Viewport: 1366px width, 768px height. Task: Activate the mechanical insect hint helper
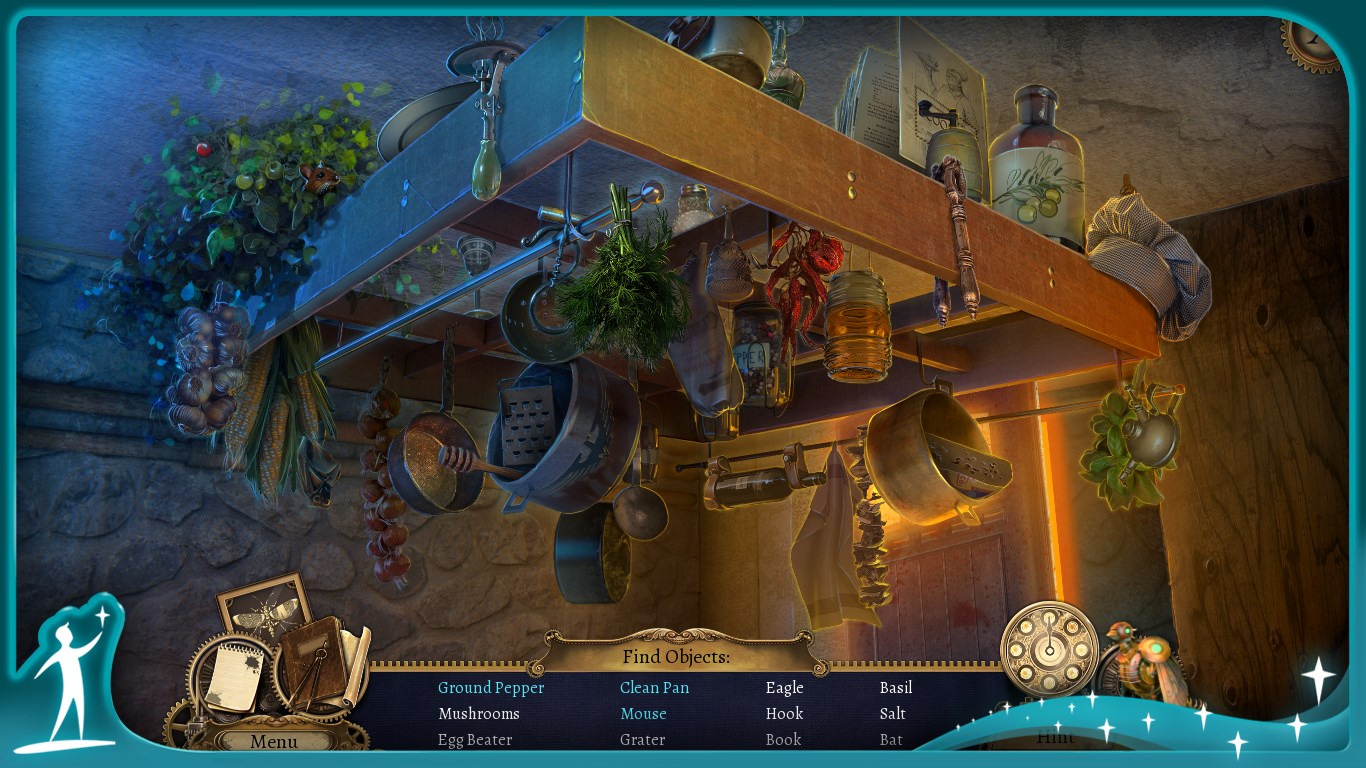(x=1145, y=658)
